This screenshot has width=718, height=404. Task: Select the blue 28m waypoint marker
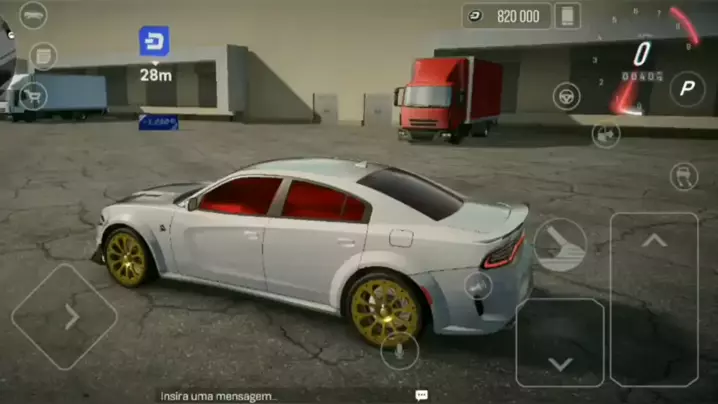[154, 42]
